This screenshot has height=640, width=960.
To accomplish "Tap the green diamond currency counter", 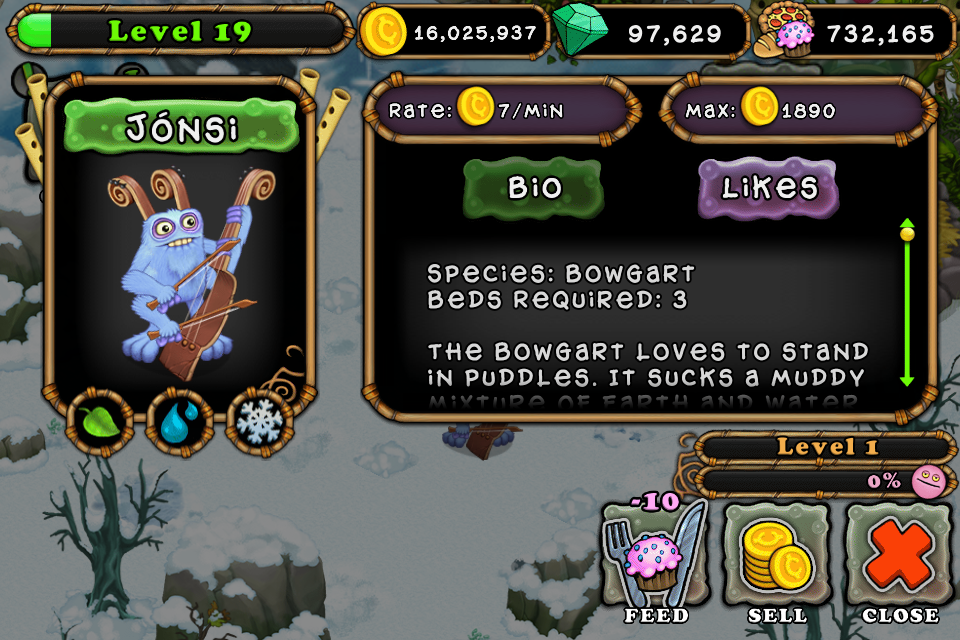I will tap(650, 32).
